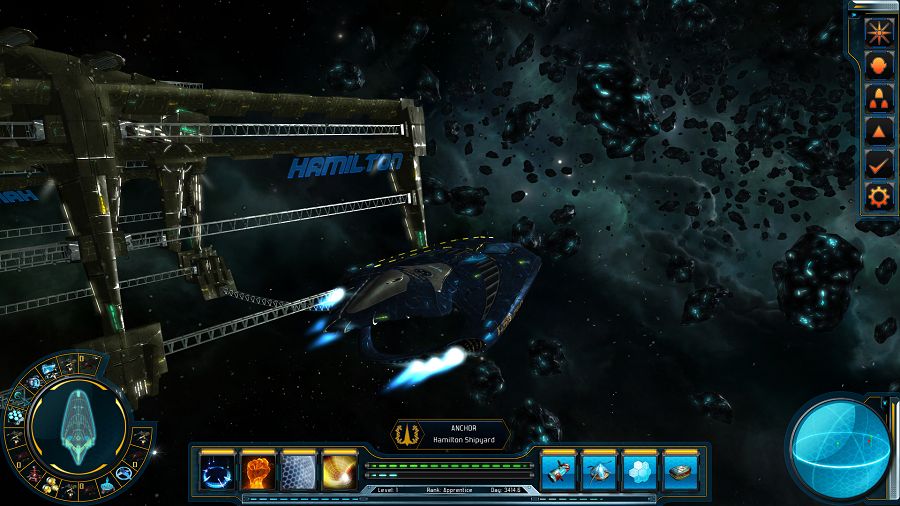Activate the golden vortex grid ability

(x=340, y=470)
